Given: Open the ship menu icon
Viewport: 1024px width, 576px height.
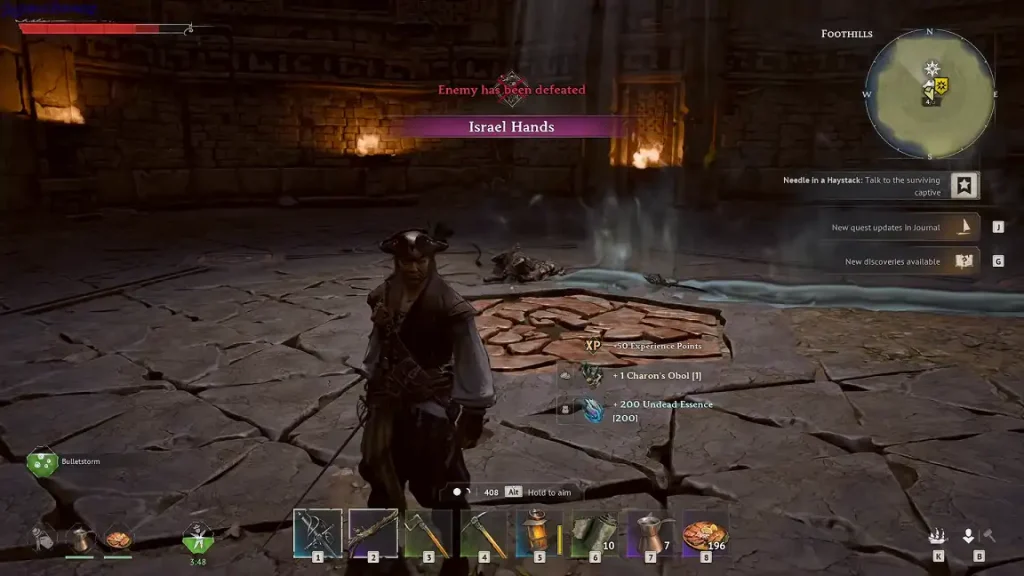Looking at the screenshot, I should 938,537.
